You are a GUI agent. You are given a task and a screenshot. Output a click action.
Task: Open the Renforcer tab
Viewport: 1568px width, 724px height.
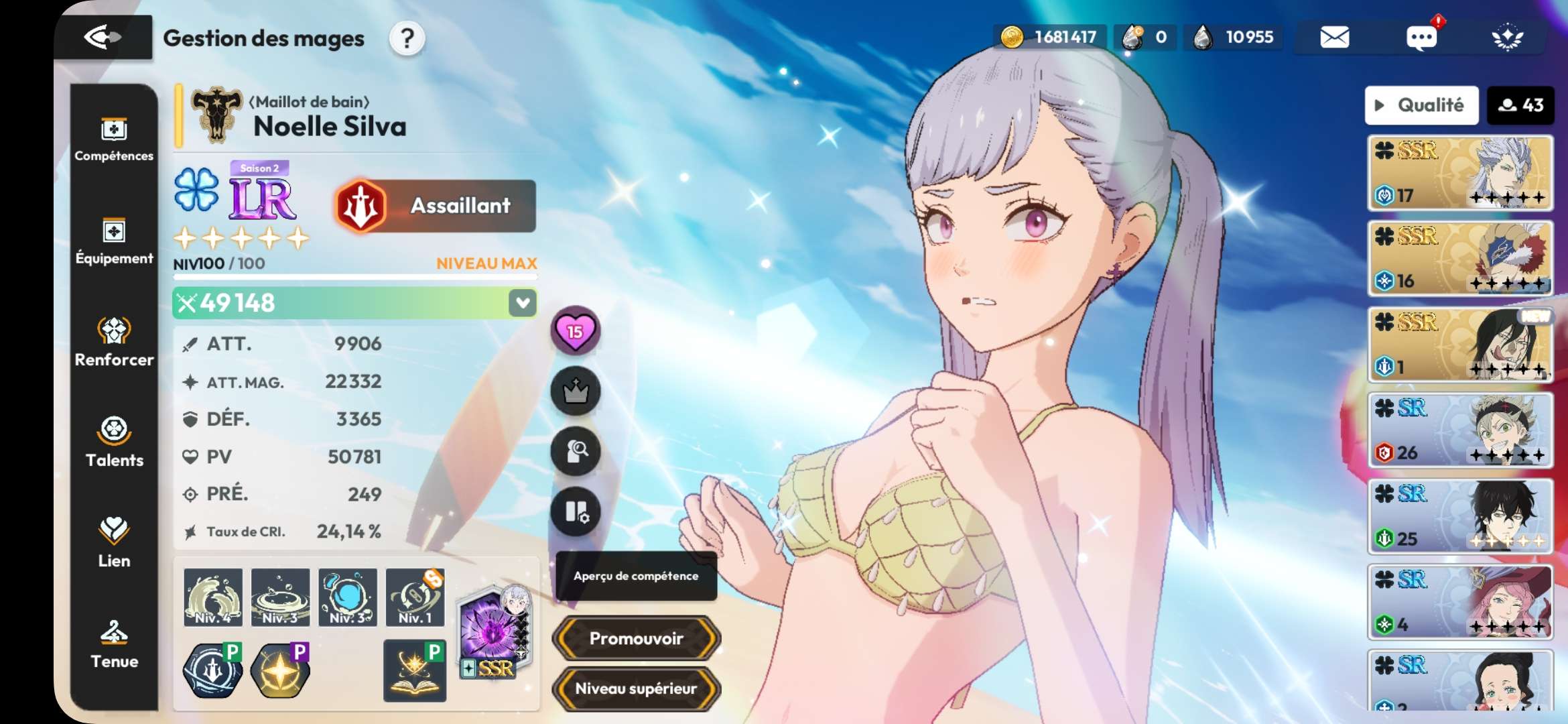pos(114,342)
